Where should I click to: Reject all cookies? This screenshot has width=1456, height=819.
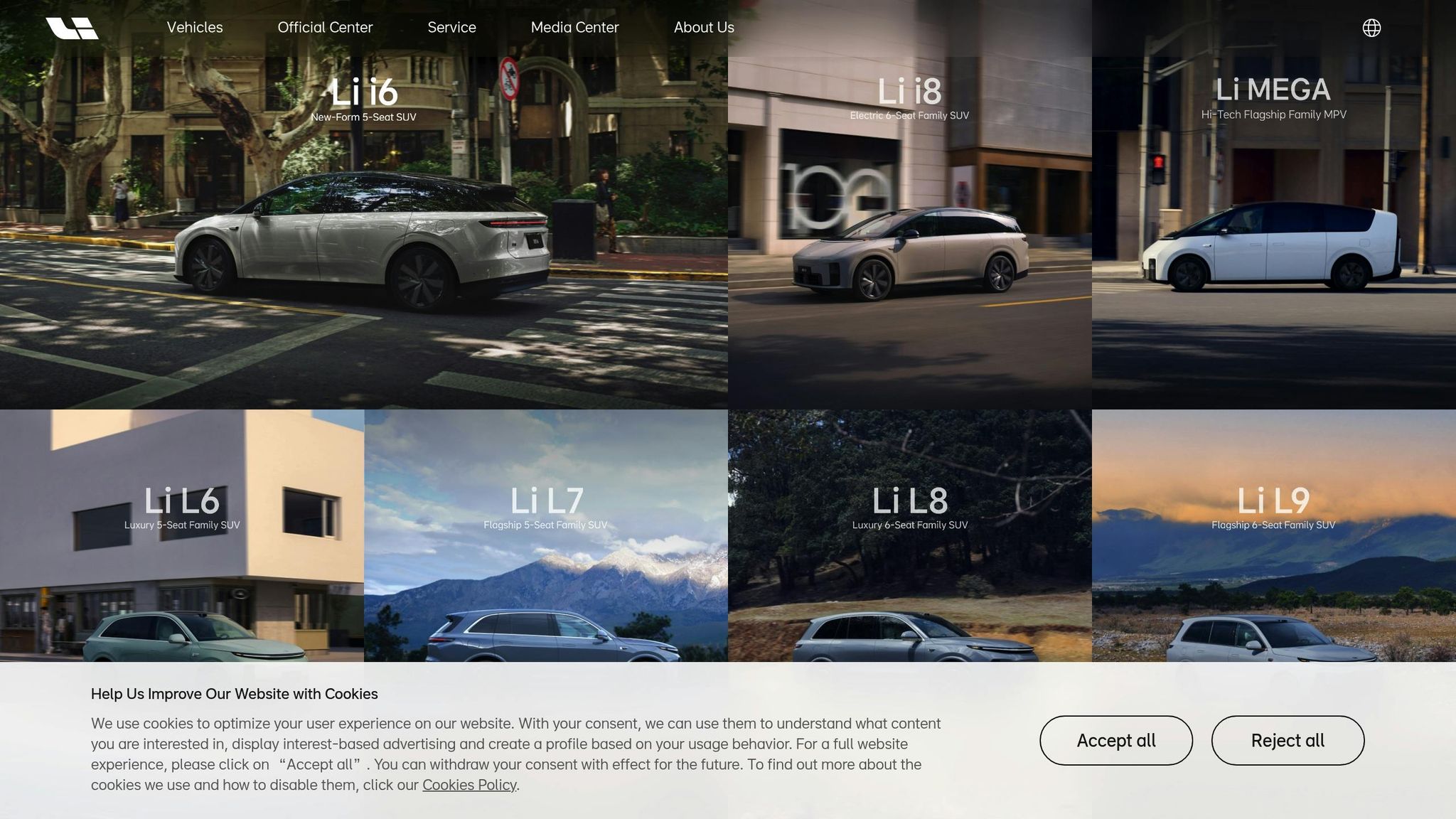1288,740
